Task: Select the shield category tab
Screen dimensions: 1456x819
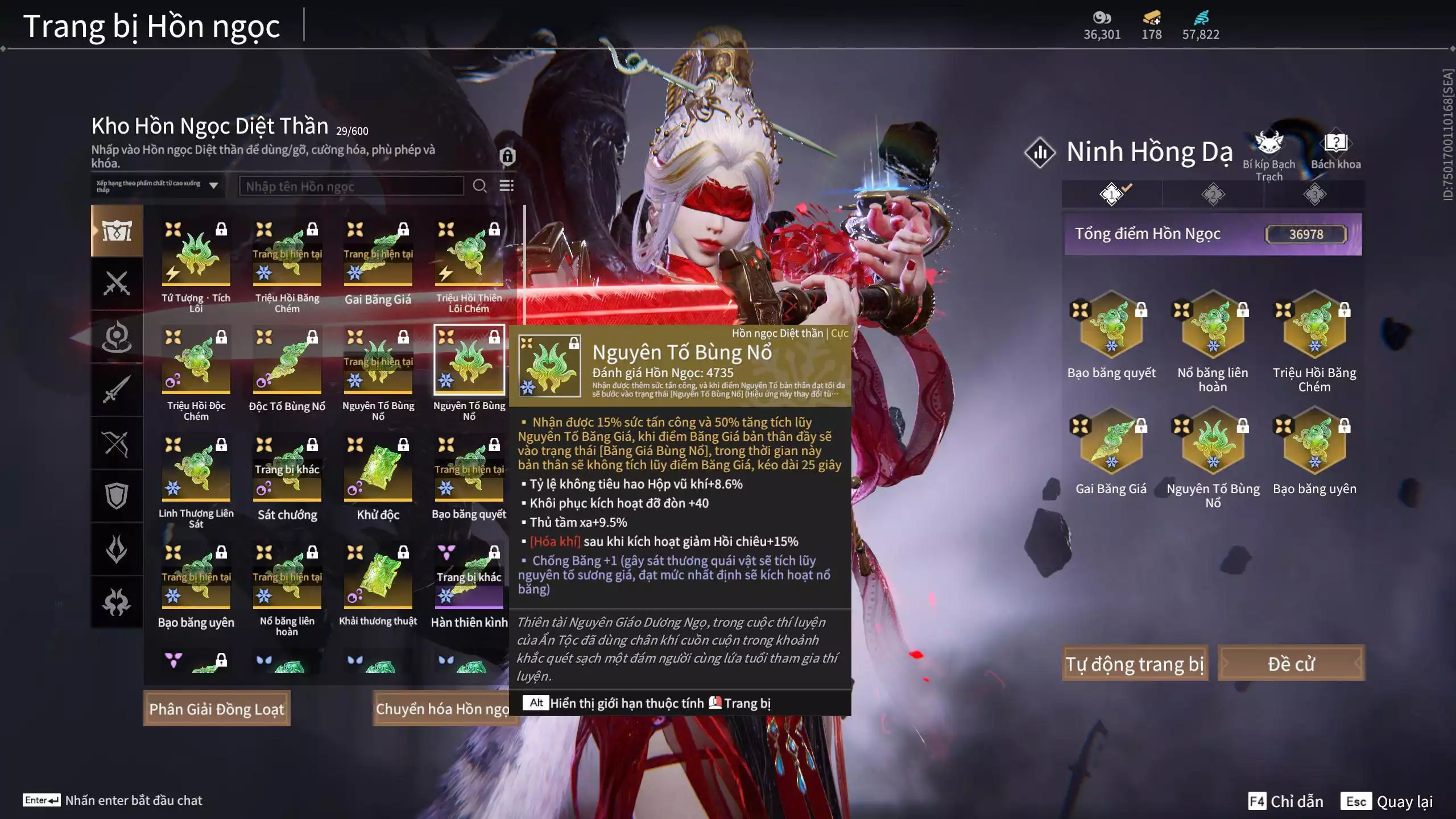Action: click(x=117, y=496)
